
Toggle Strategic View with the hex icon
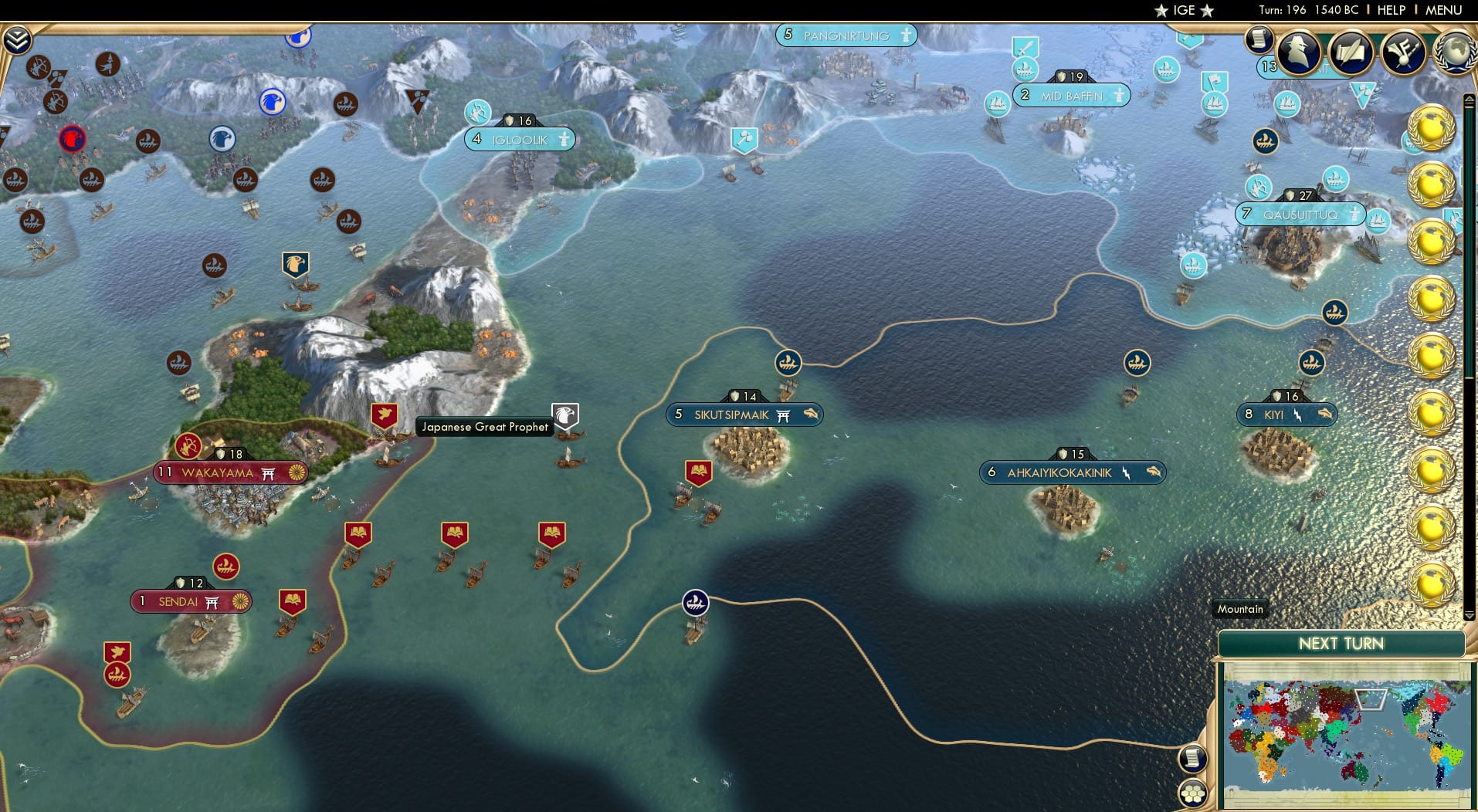(1193, 790)
